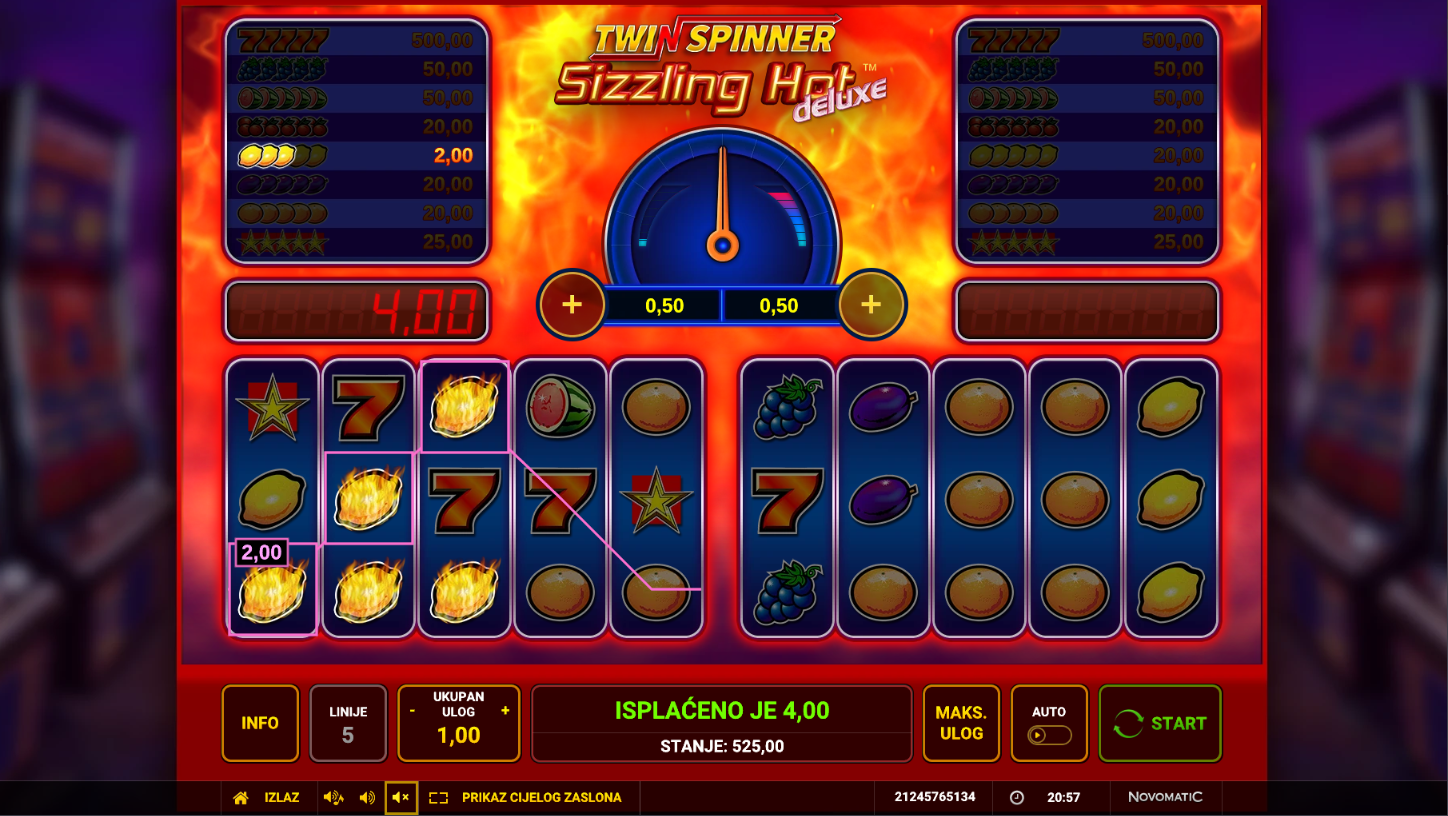1448x816 pixels.
Task: Enter fullscreen via PRIKAZ CIJELOG ZASLONA
Action: pos(541,798)
